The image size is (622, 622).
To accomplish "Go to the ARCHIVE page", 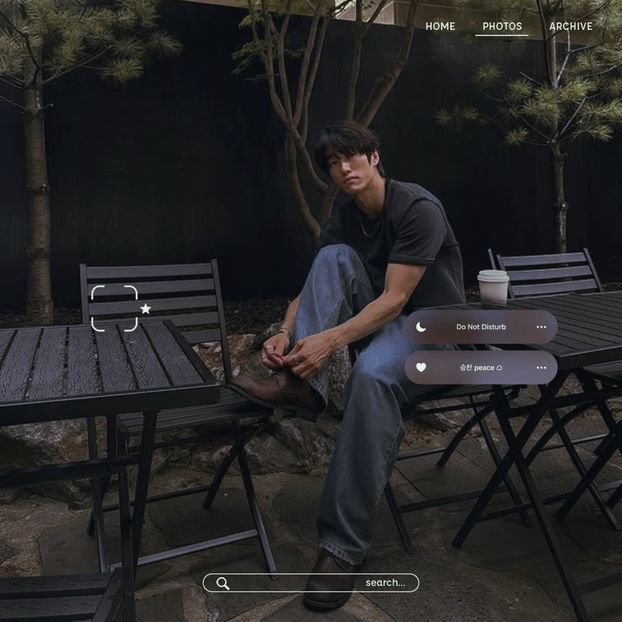I will [x=571, y=26].
